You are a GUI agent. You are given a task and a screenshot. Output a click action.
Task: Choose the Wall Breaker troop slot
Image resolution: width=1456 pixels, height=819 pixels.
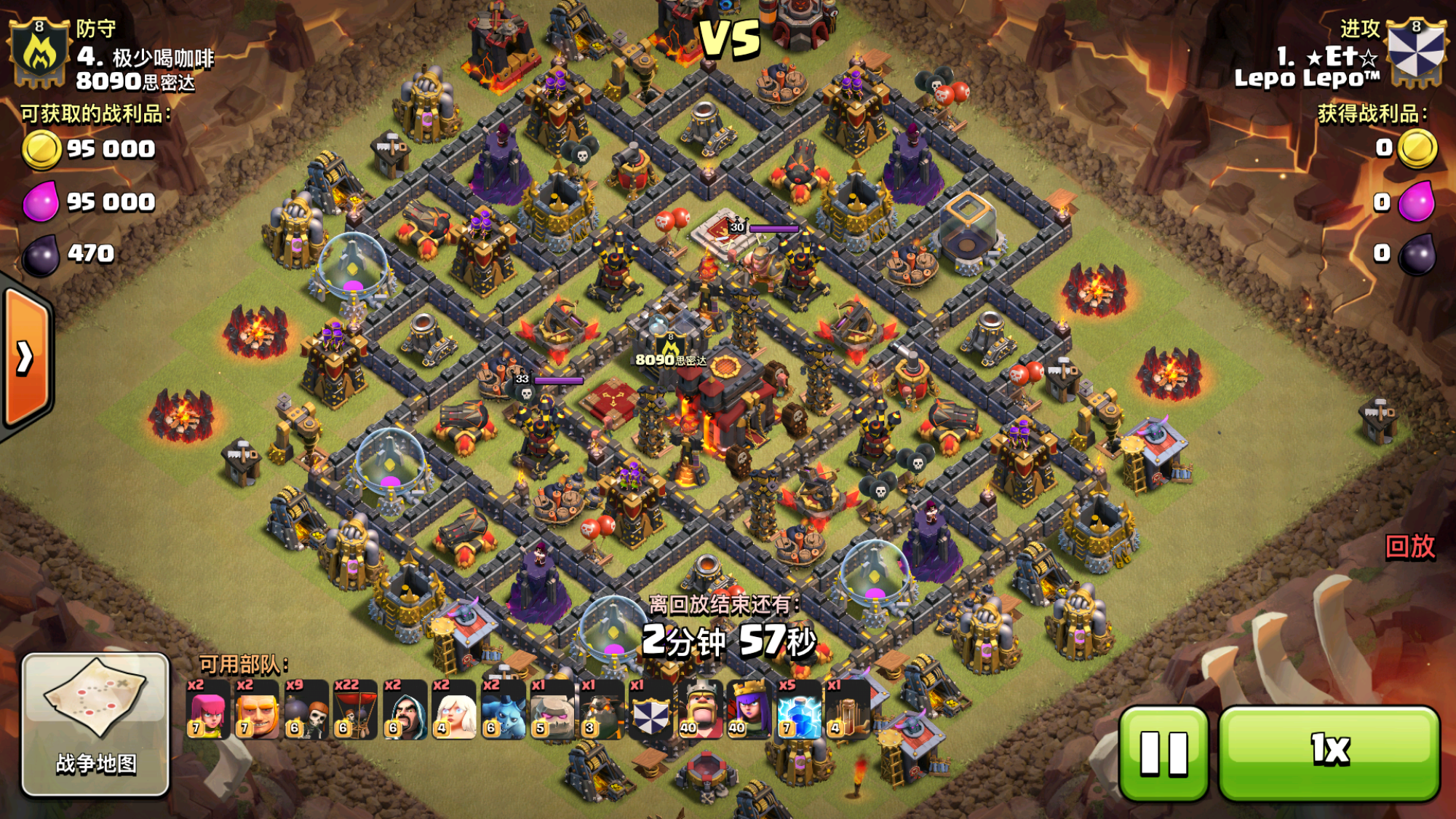(306, 710)
